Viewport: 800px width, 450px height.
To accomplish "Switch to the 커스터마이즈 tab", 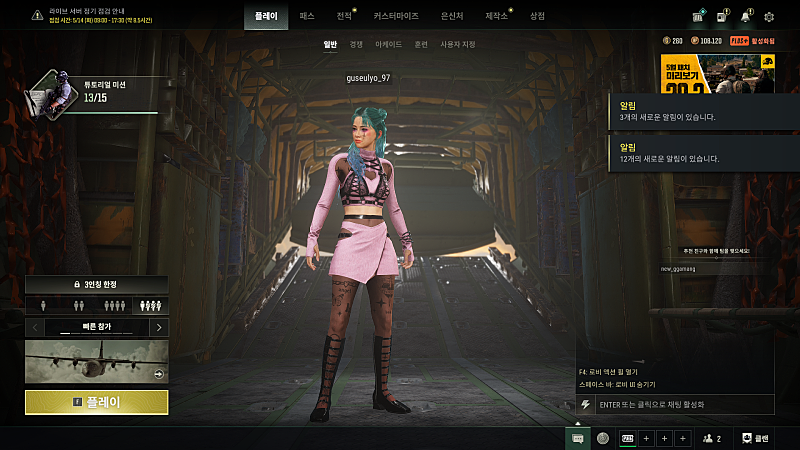I will coord(396,16).
